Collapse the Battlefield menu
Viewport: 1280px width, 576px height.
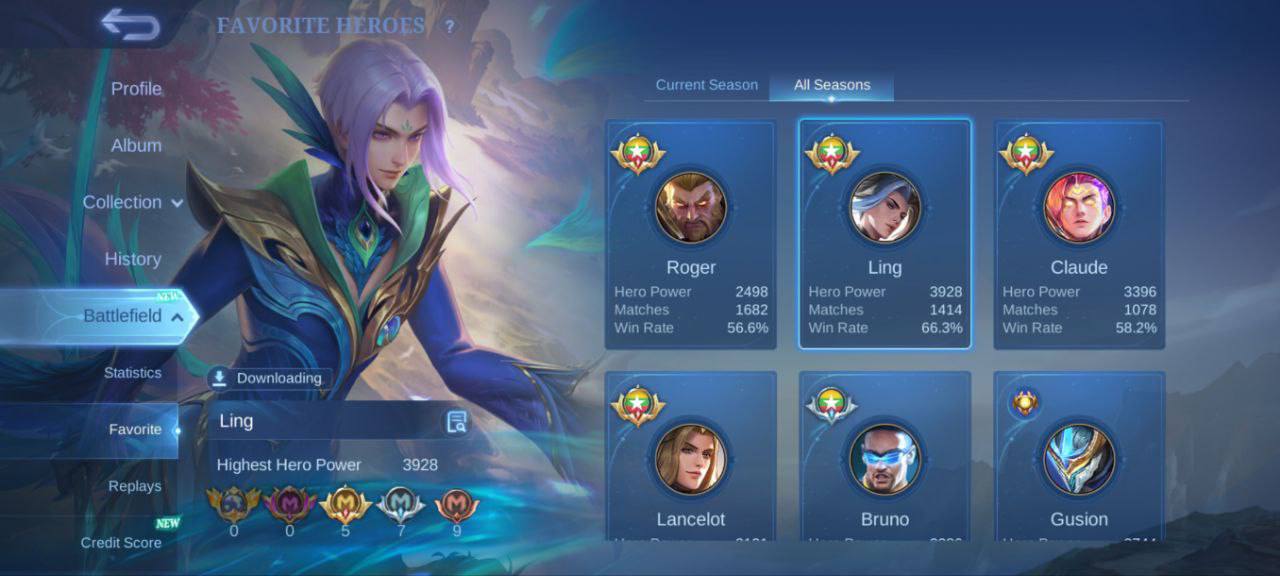133,316
